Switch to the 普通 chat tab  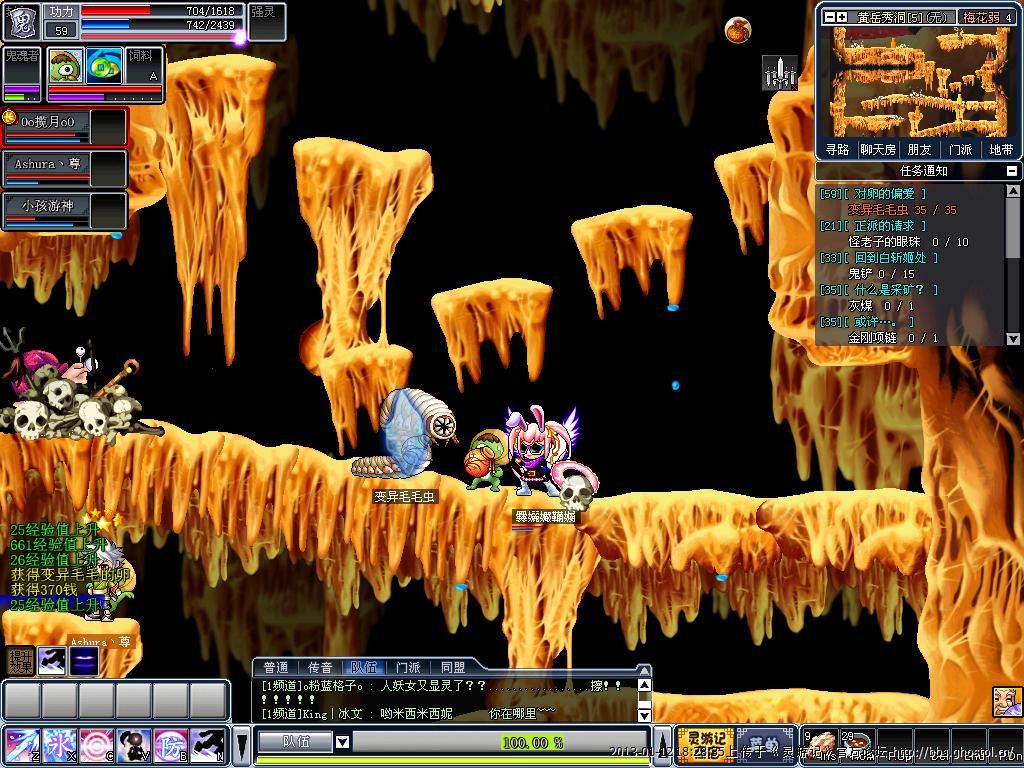point(275,667)
